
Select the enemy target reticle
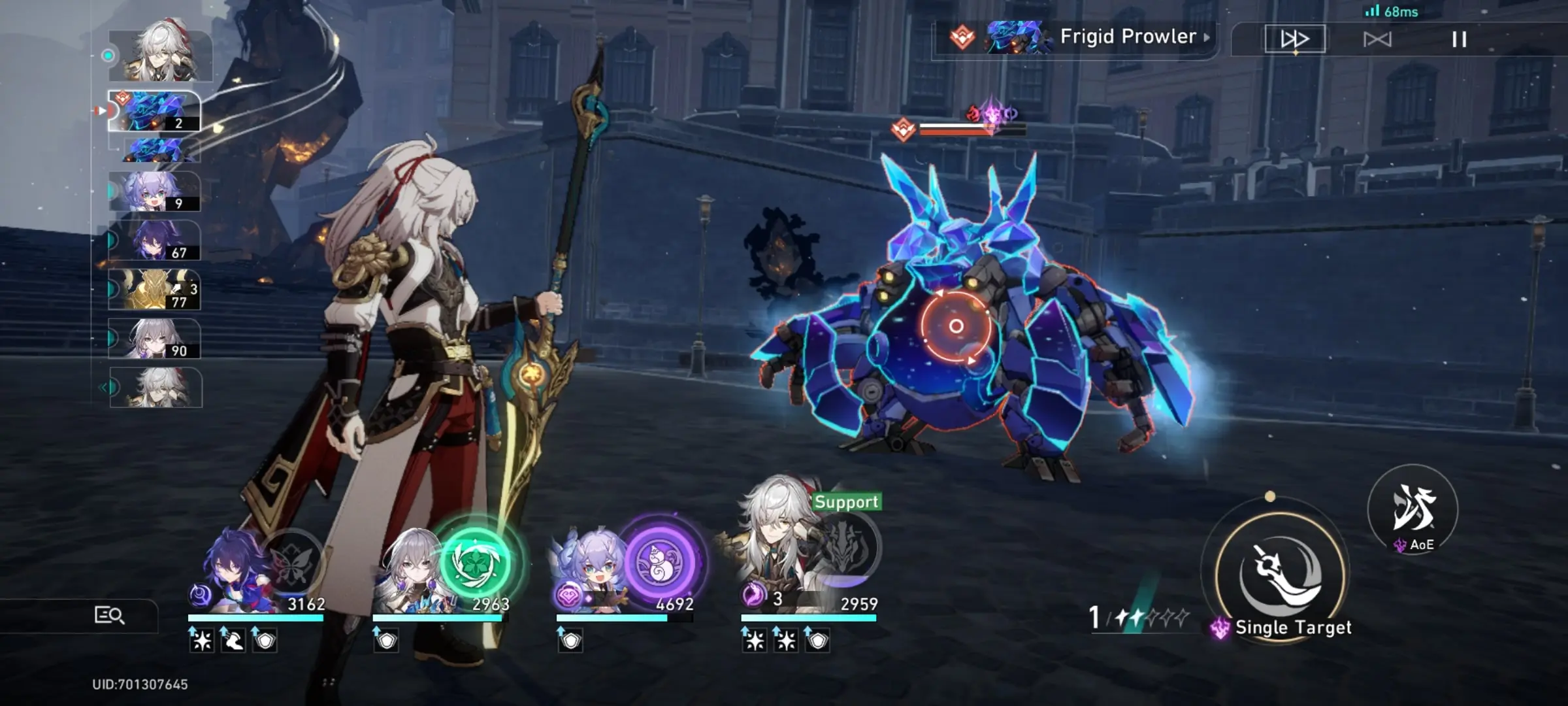pyautogui.click(x=956, y=326)
